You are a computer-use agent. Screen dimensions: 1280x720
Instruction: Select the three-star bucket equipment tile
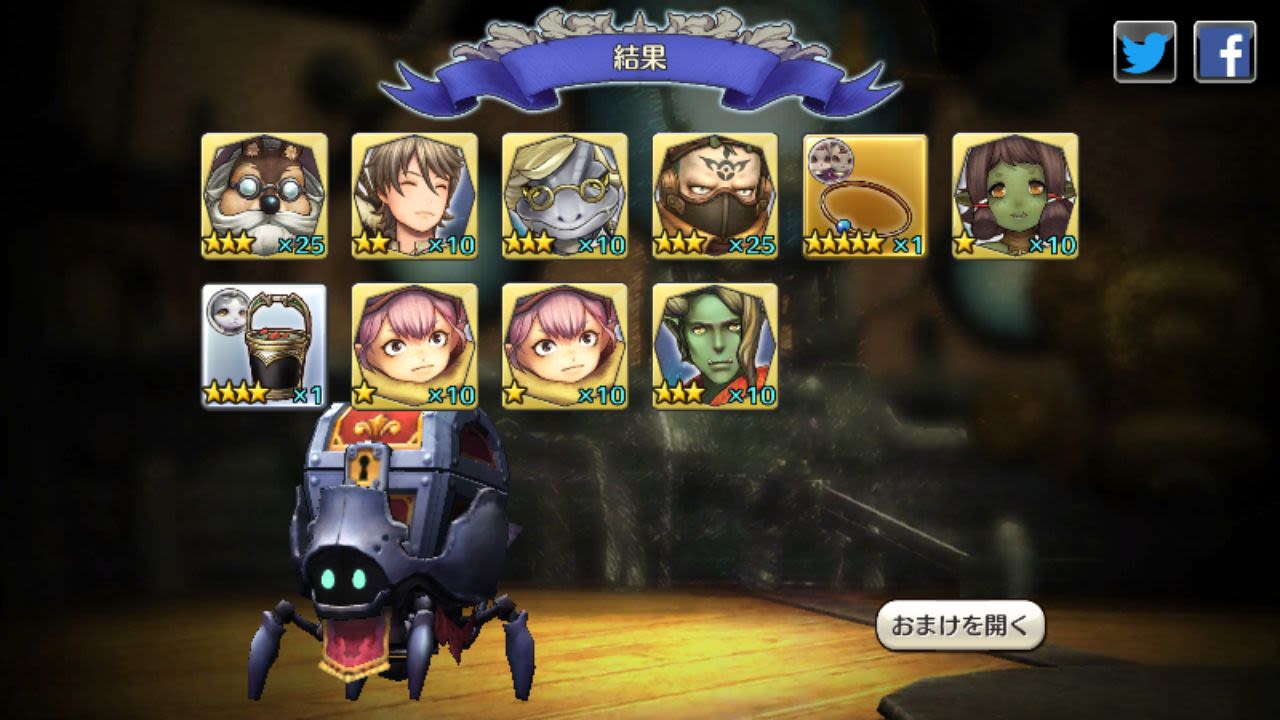(265, 346)
